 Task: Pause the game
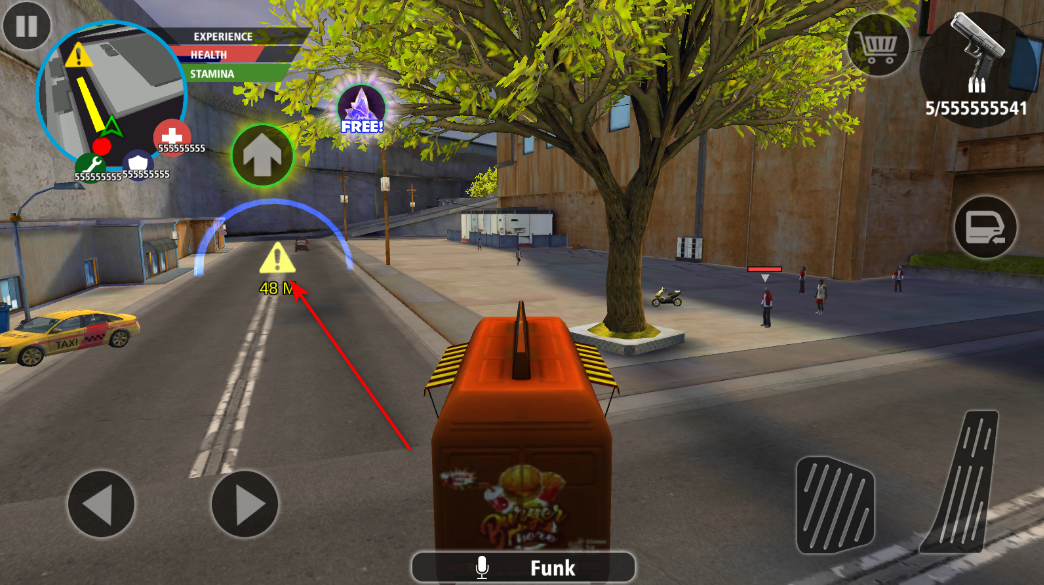point(27,25)
